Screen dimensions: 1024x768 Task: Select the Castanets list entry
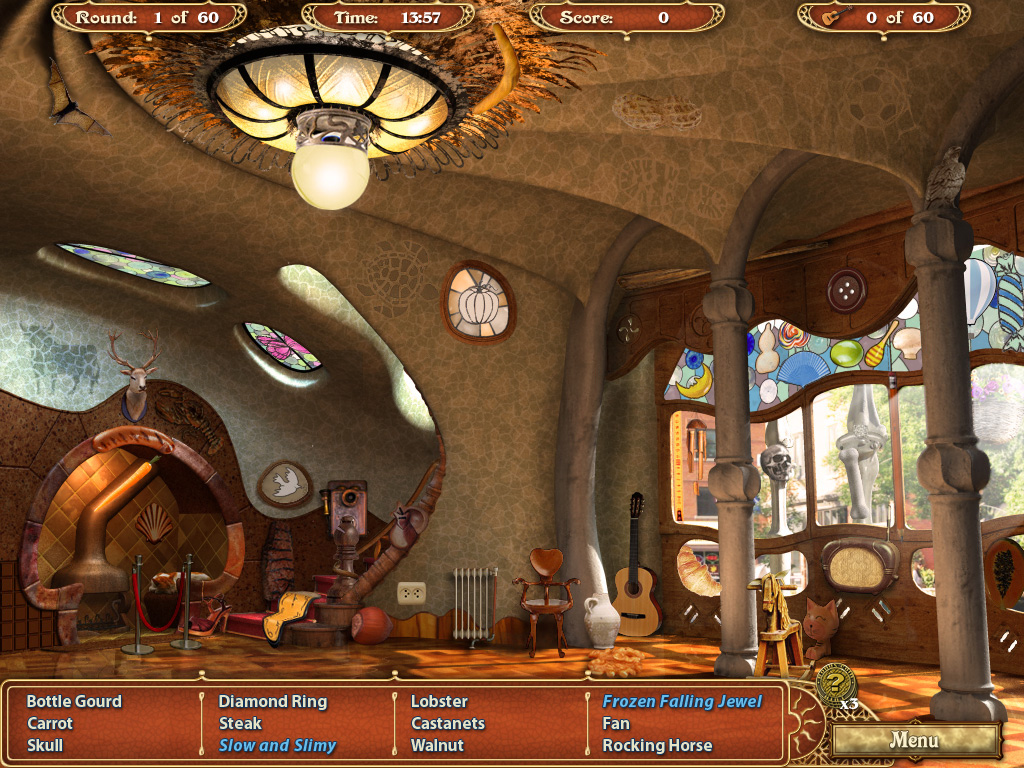448,724
